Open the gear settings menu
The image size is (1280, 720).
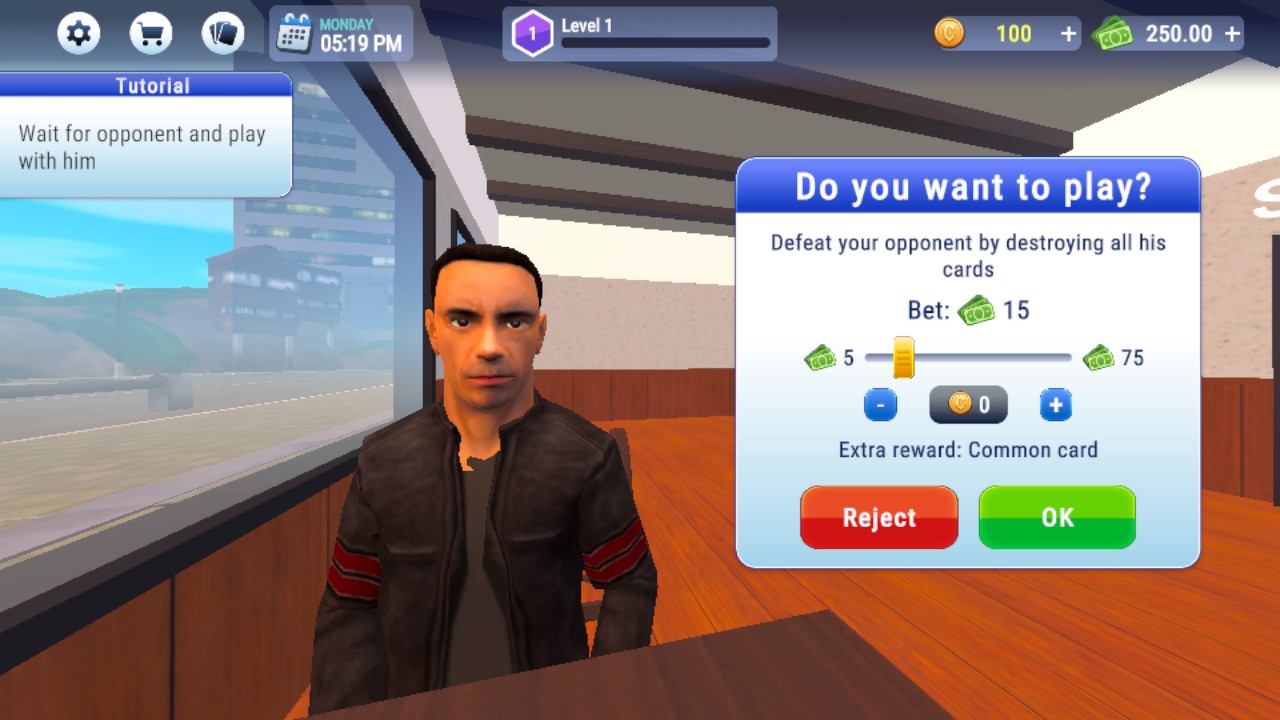(78, 34)
